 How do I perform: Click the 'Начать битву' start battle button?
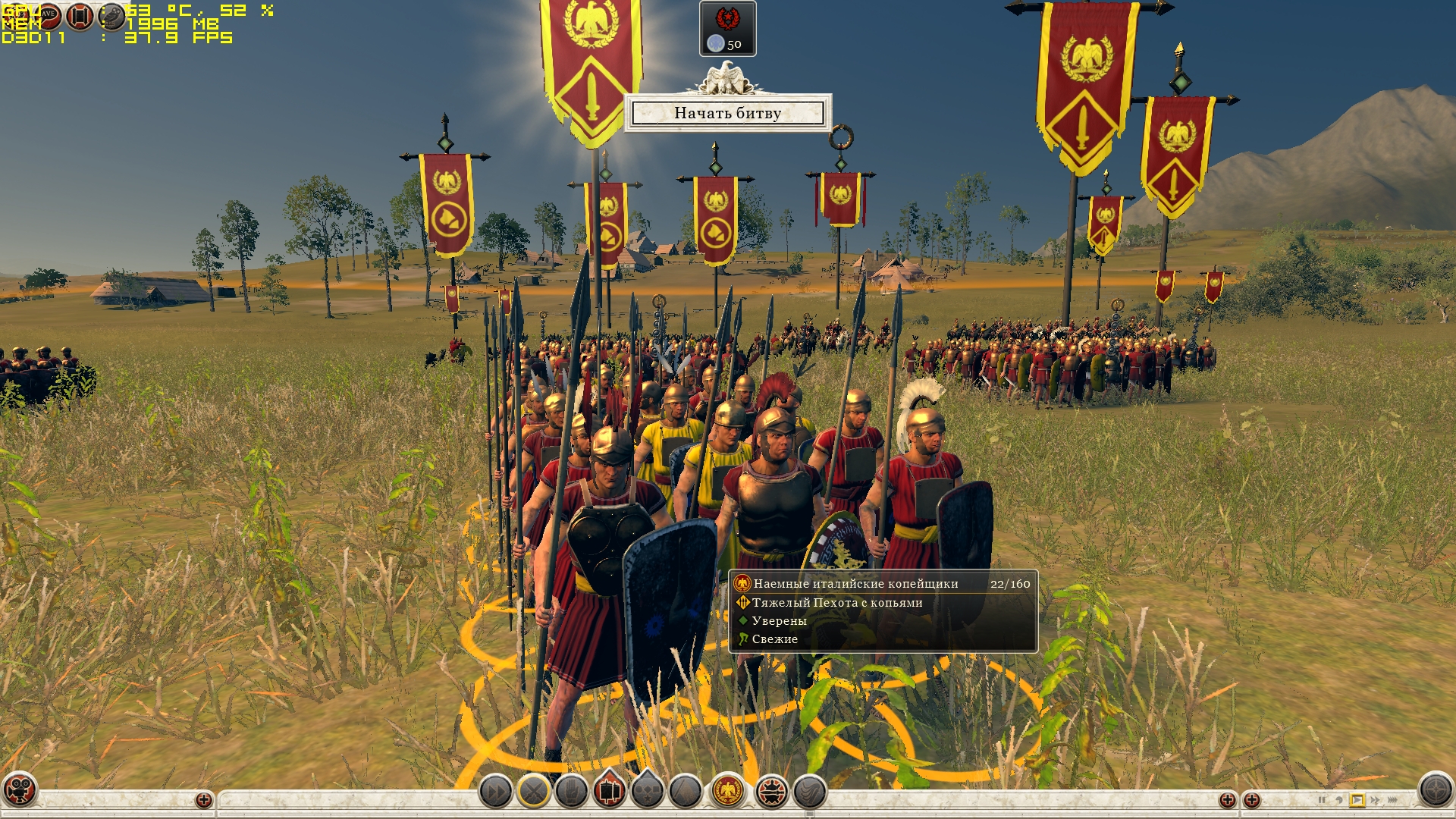point(727,113)
